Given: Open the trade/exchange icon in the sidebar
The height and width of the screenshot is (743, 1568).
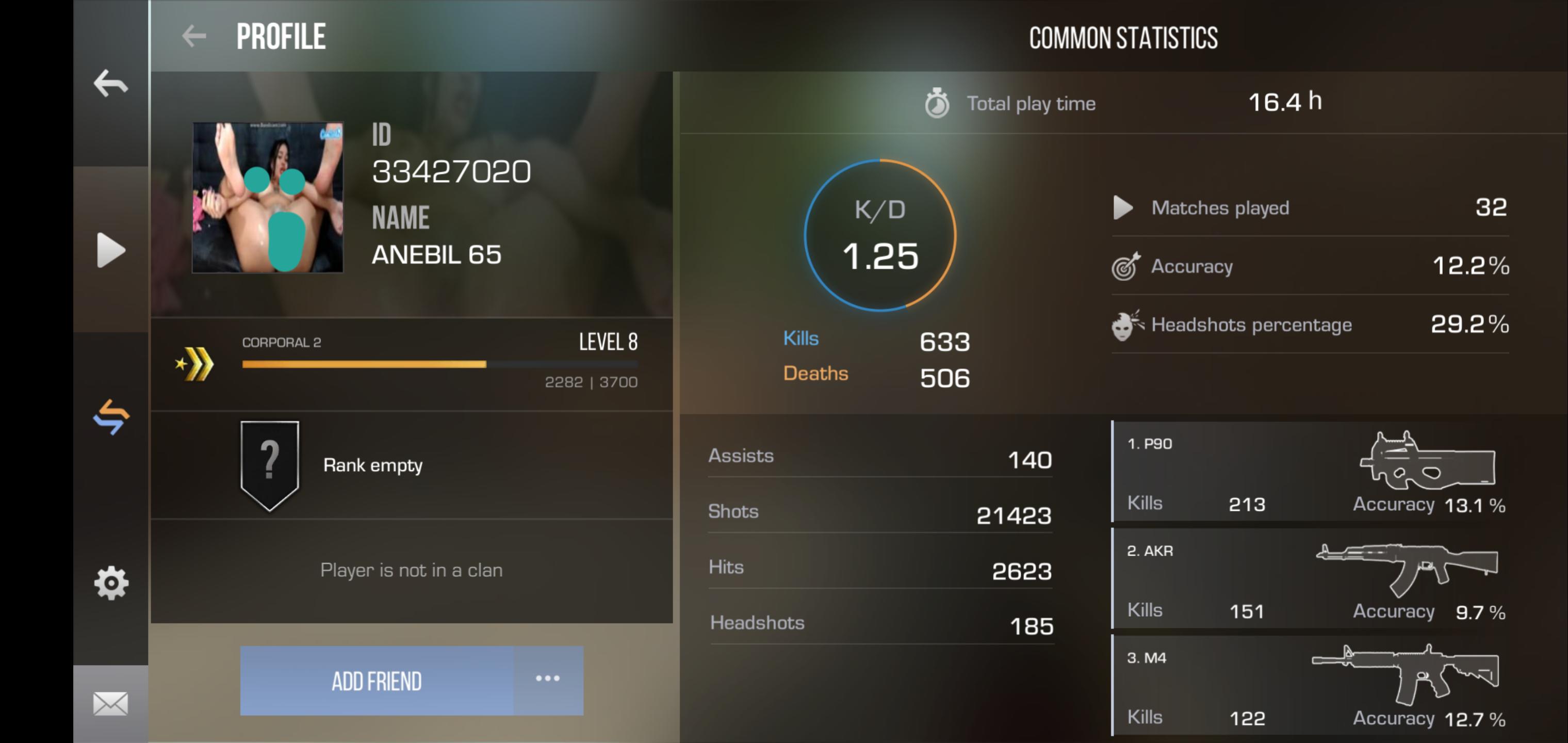Looking at the screenshot, I should click(x=111, y=416).
